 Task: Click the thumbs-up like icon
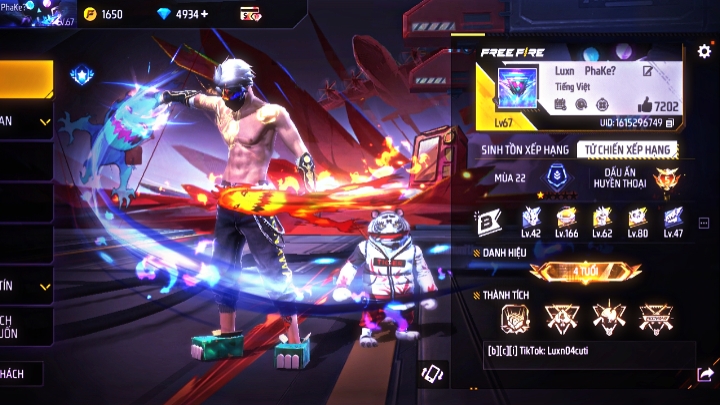pos(645,105)
